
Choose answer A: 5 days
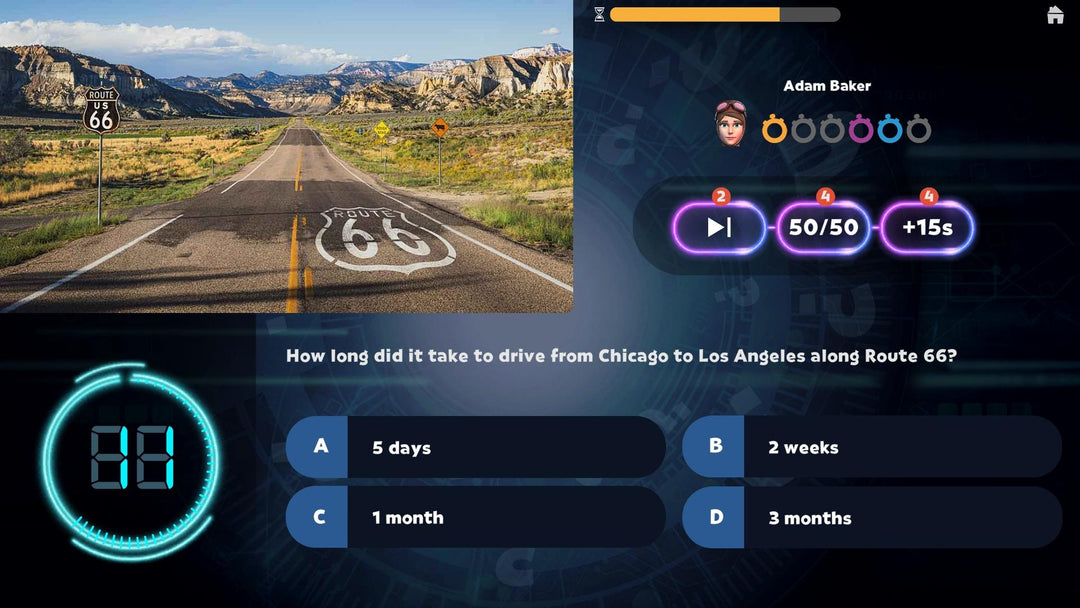click(476, 447)
